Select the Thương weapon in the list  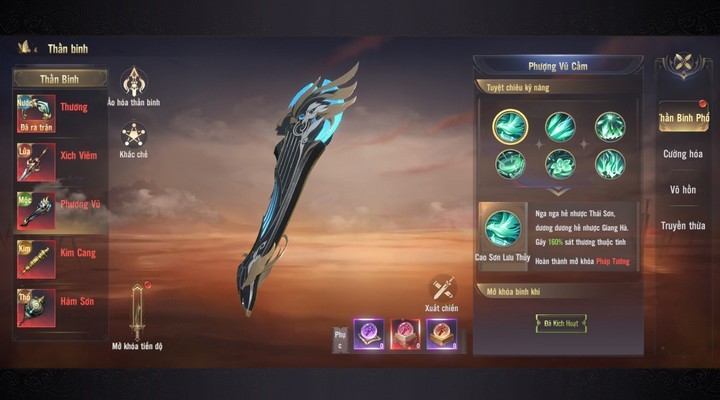click(60, 114)
